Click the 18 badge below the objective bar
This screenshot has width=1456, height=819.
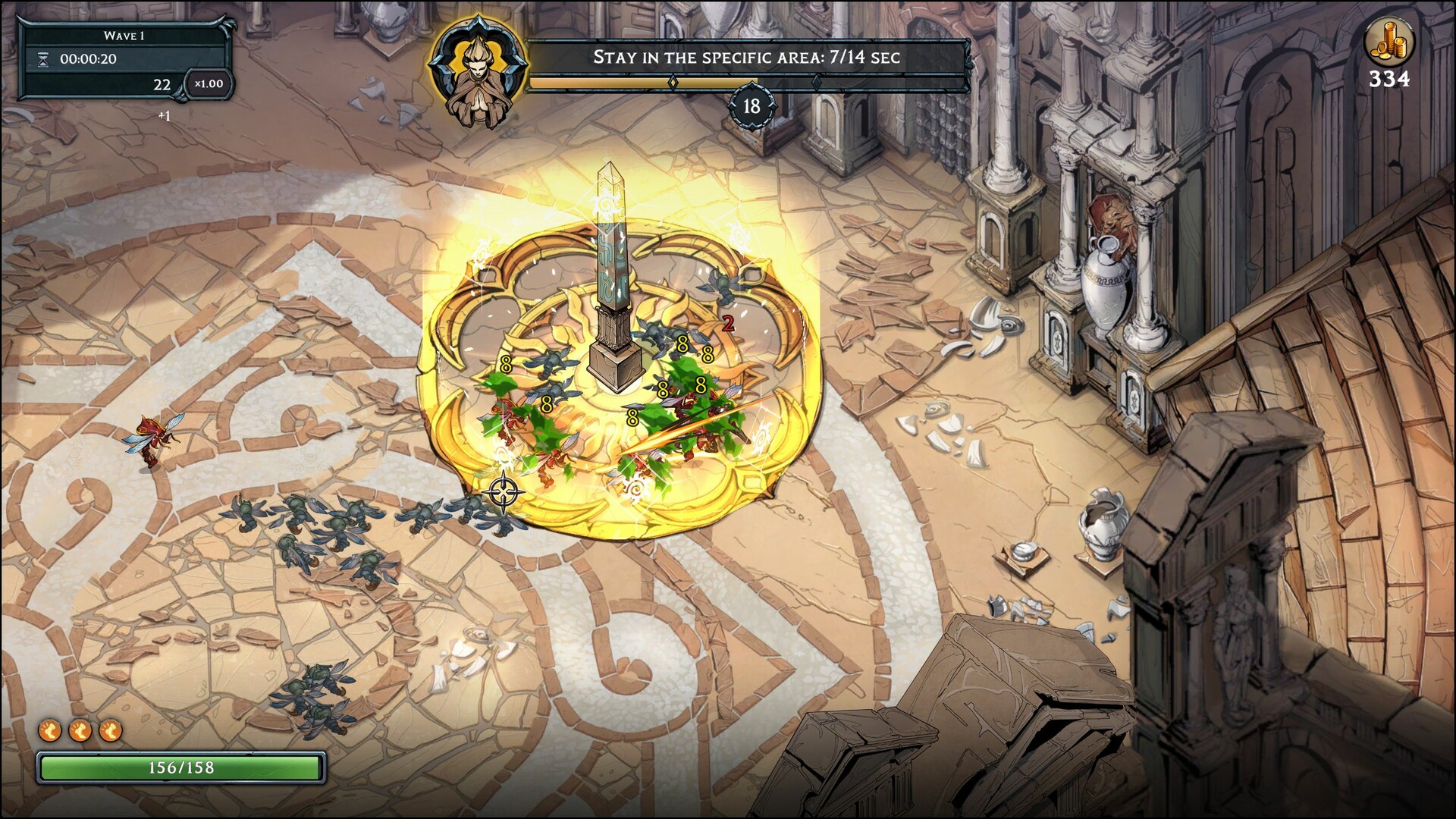(752, 106)
